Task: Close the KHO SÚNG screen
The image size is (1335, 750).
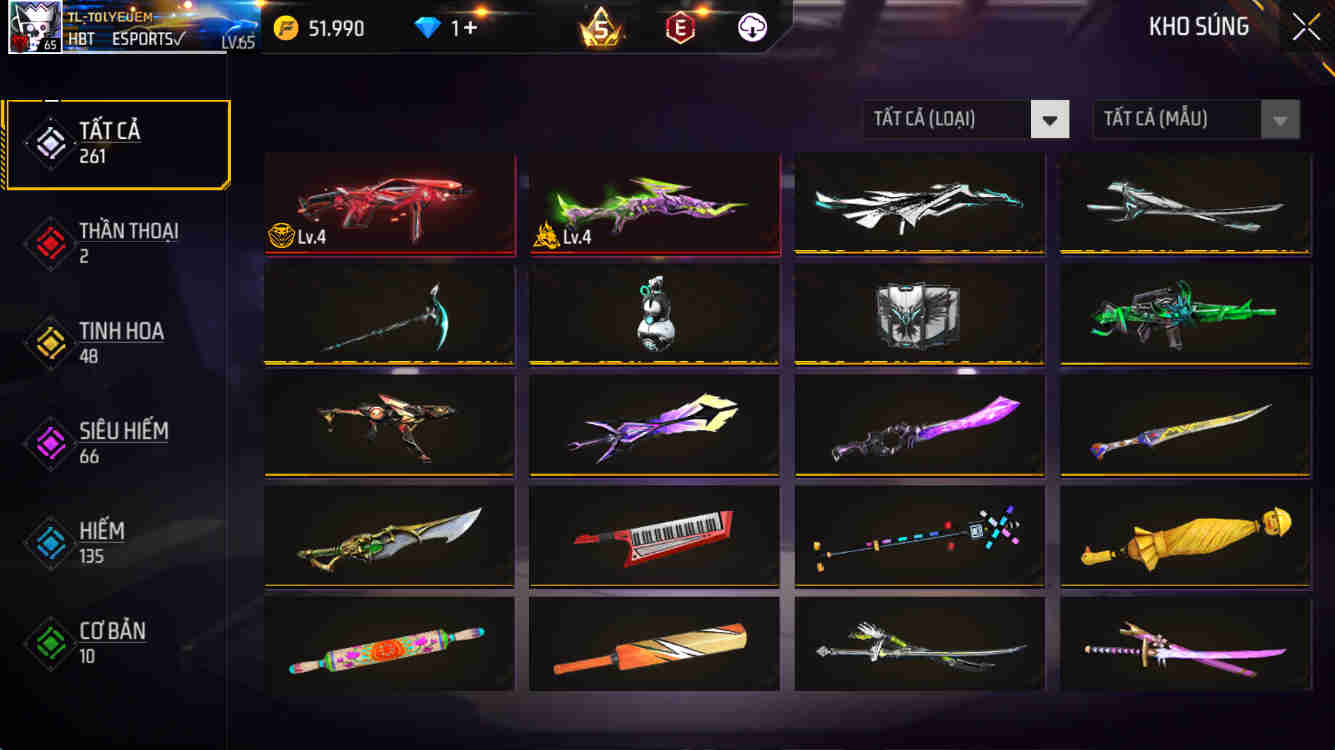Action: click(1303, 27)
